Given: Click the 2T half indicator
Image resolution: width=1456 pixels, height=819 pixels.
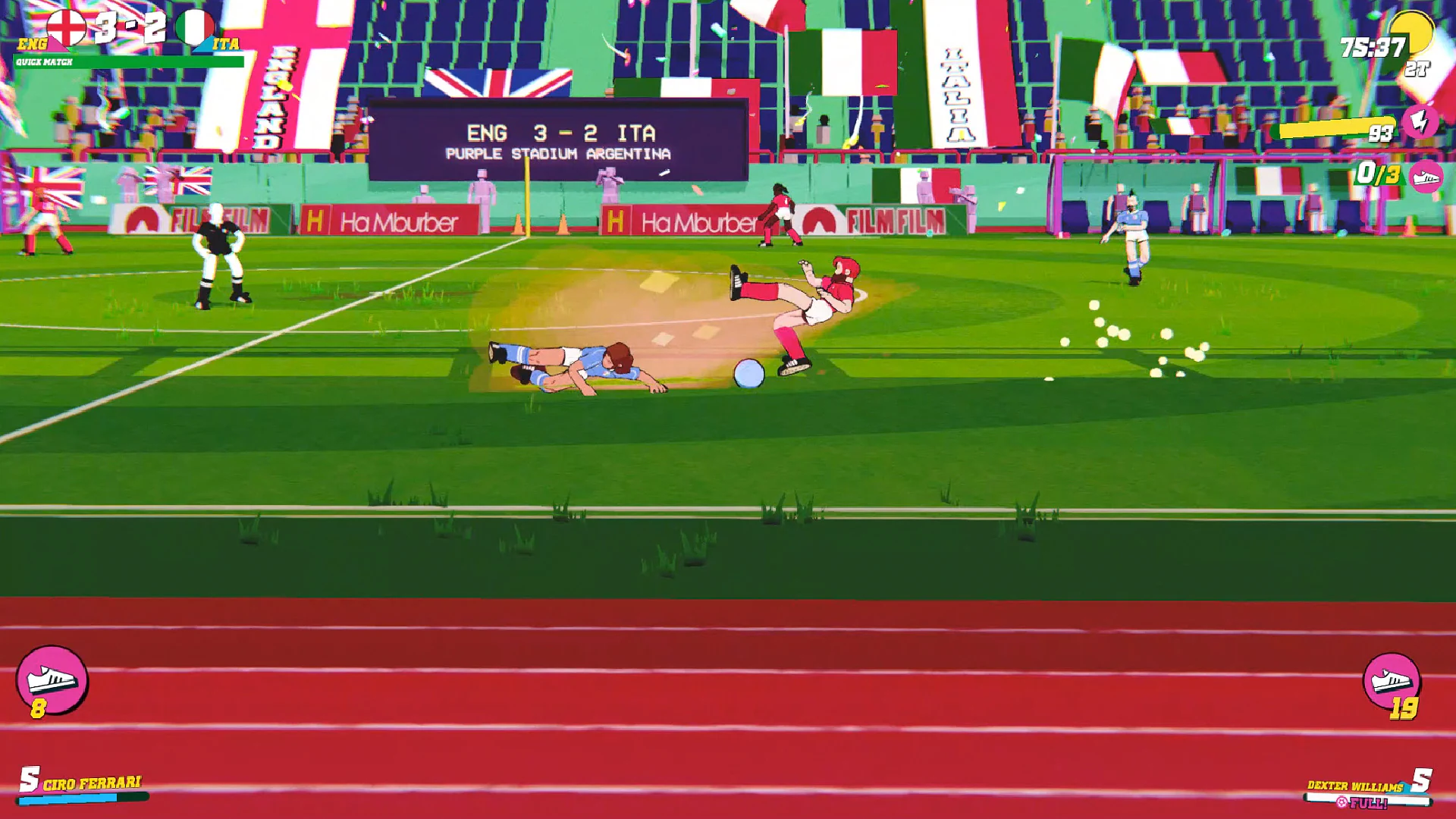Looking at the screenshot, I should (x=1420, y=70).
